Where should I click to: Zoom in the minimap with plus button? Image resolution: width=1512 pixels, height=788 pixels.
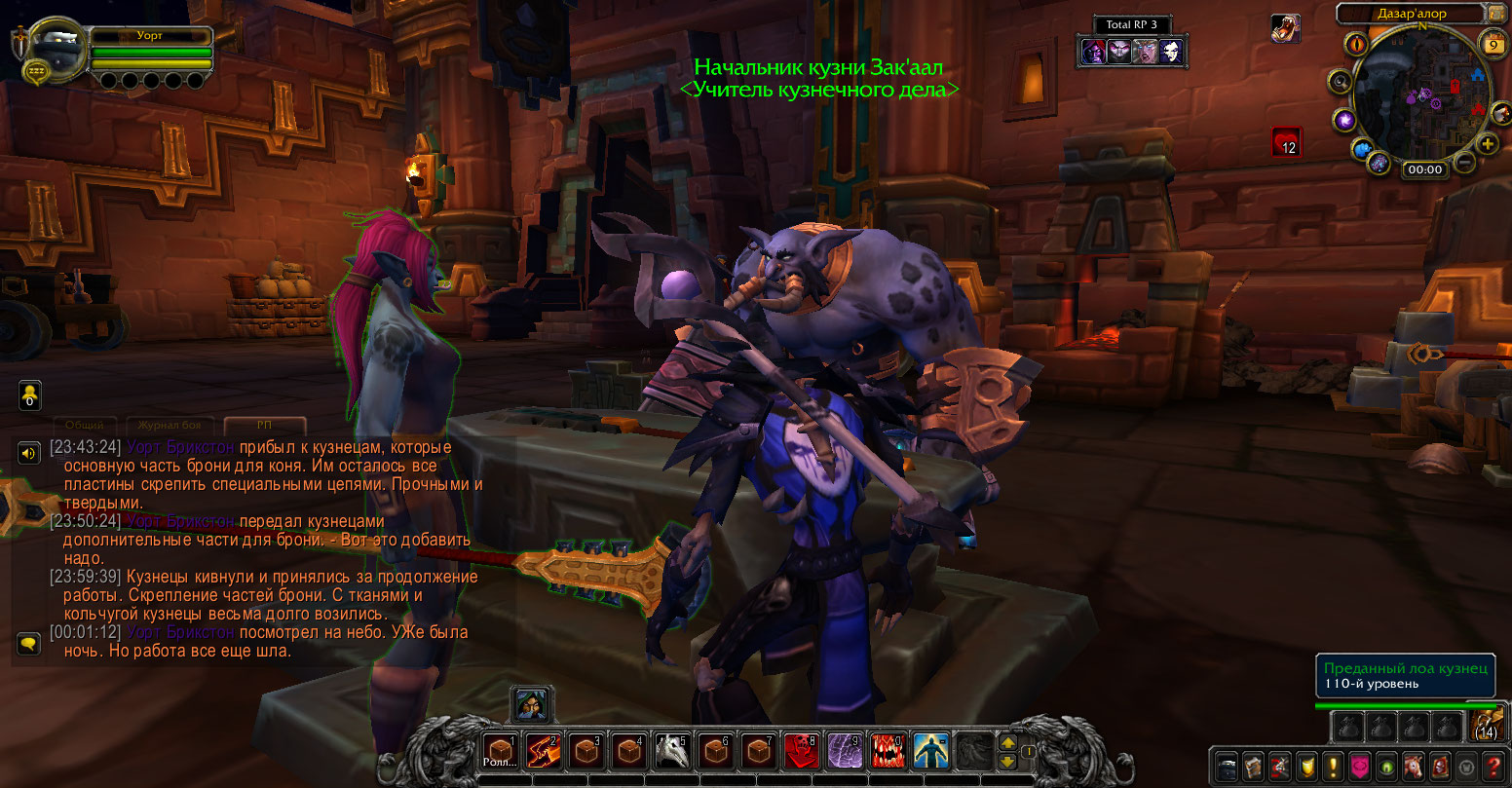point(1488,144)
